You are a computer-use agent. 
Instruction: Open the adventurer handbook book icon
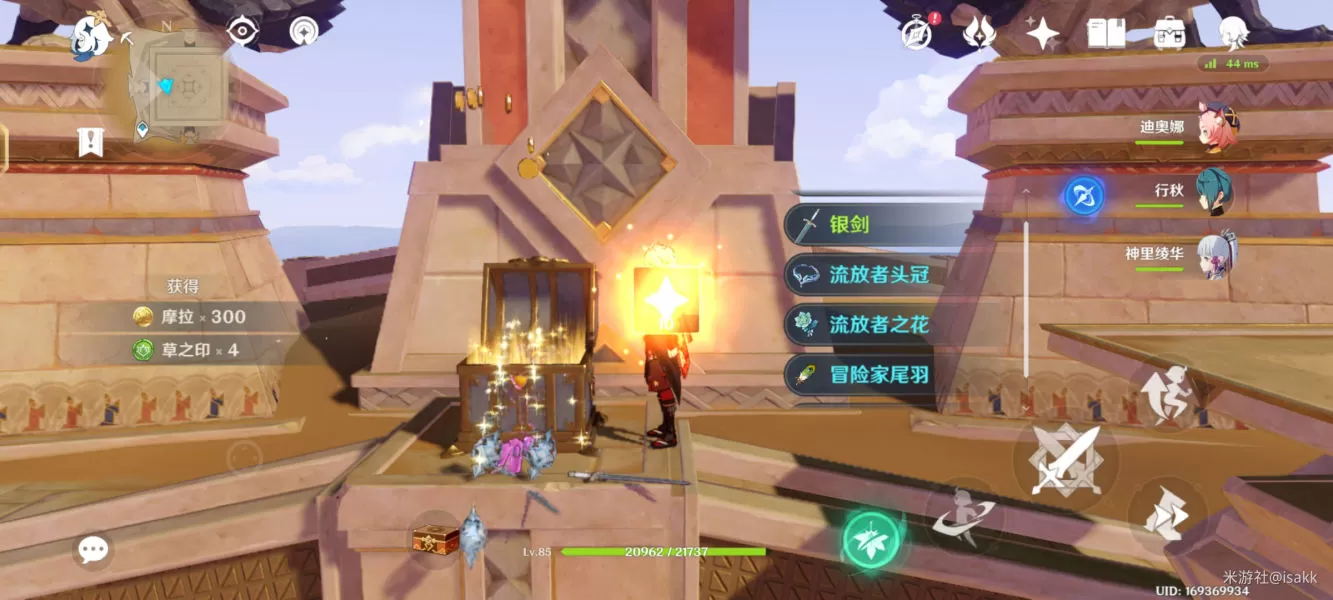click(x=1106, y=33)
